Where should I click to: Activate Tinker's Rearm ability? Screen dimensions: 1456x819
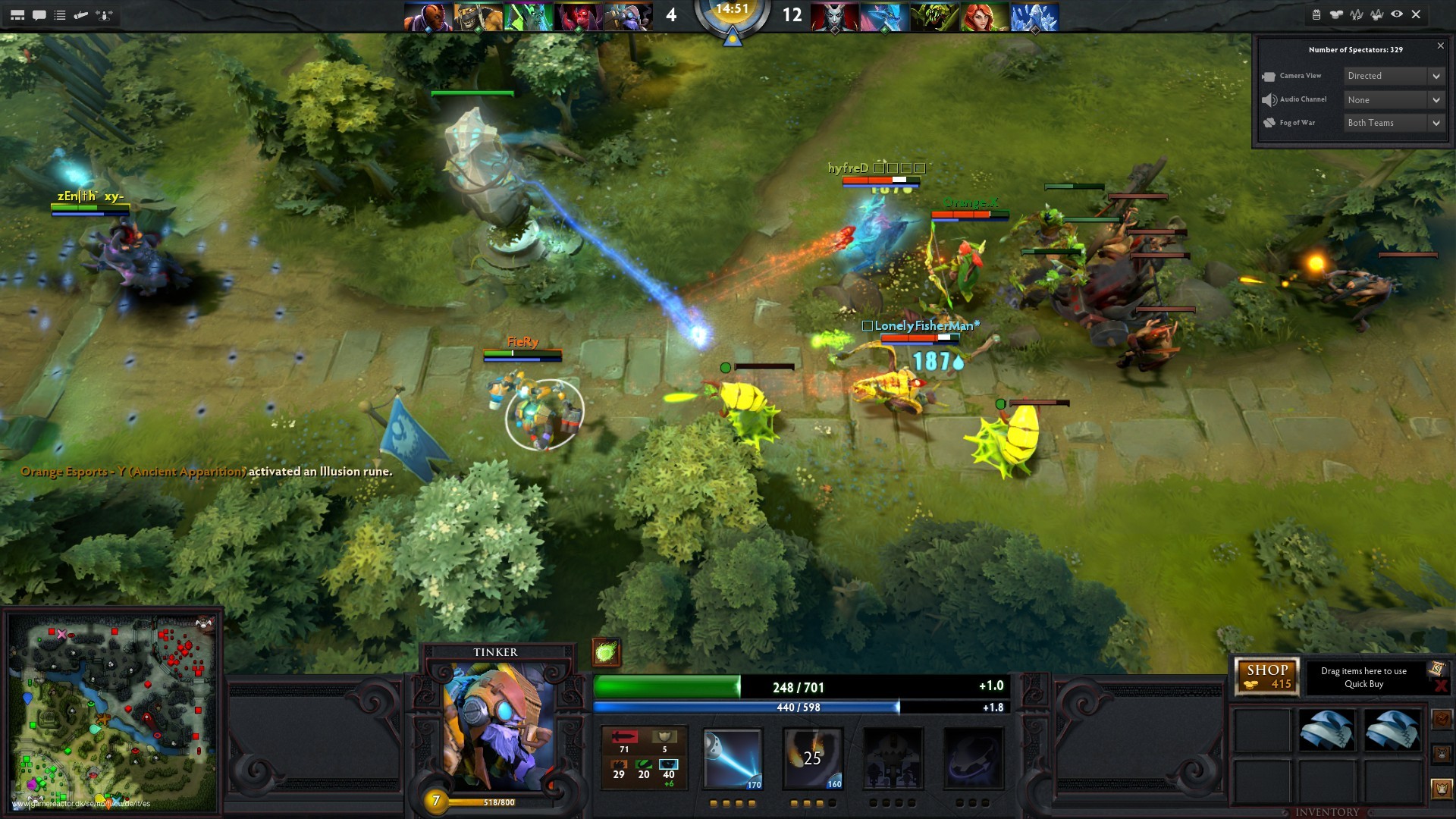click(x=973, y=758)
